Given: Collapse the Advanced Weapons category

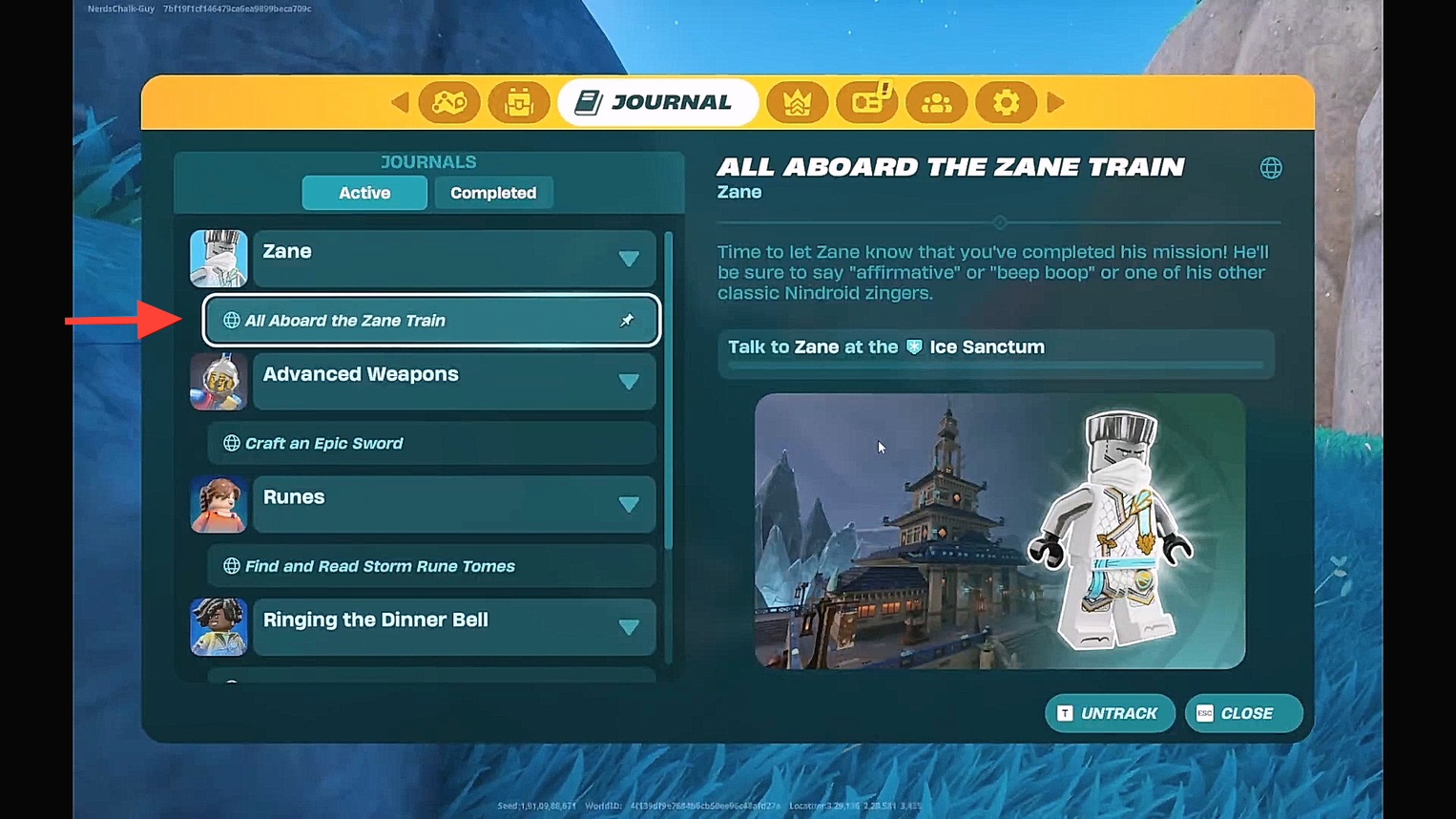Looking at the screenshot, I should 628,382.
